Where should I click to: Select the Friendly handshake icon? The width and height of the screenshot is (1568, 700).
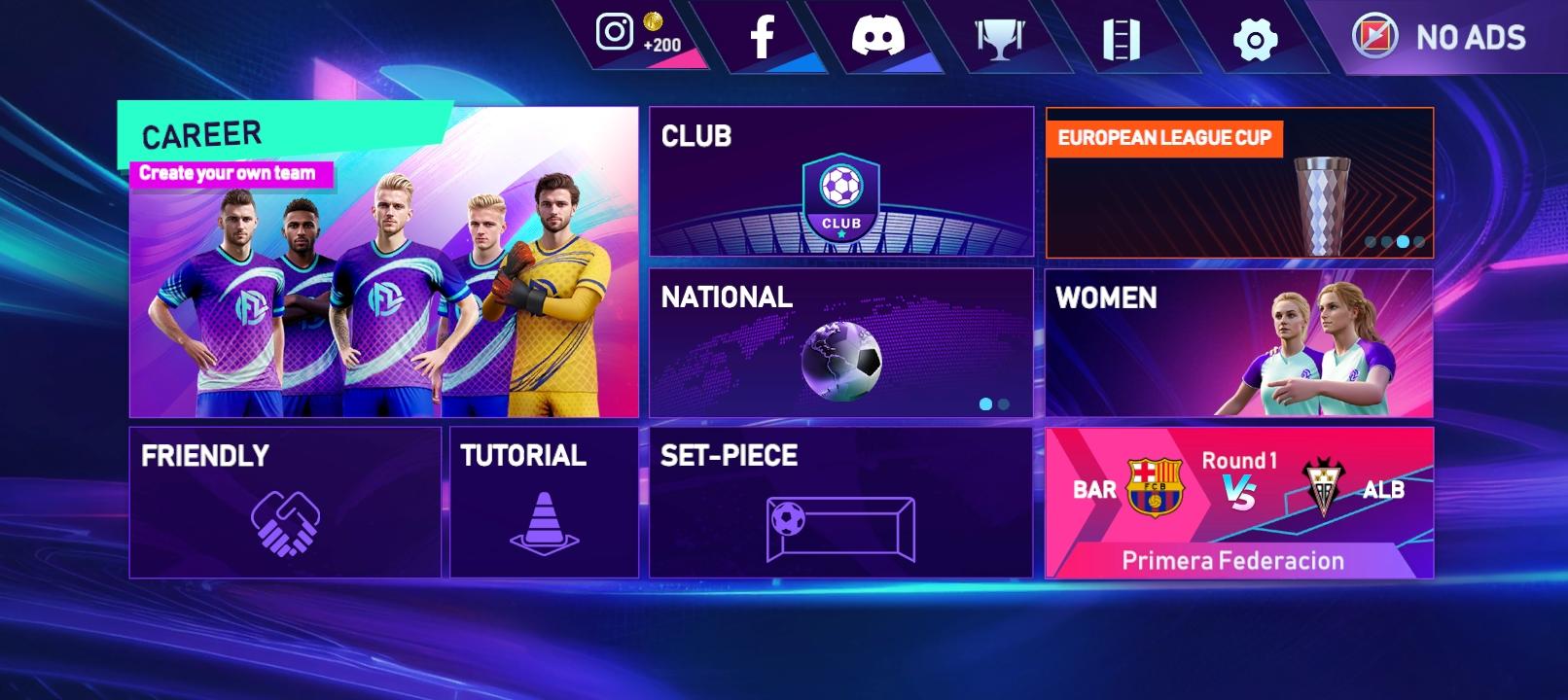(x=286, y=525)
